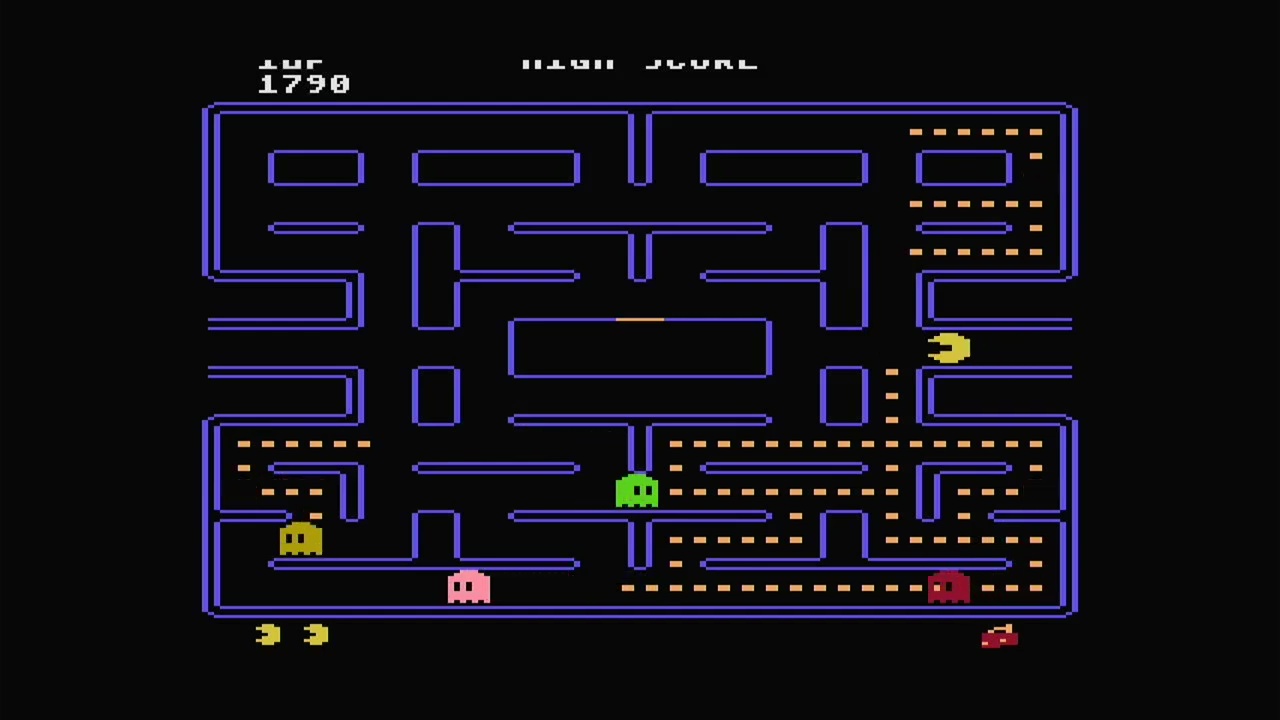The image size is (1280, 720).
Task: Click the score value 1790
Action: pos(305,83)
